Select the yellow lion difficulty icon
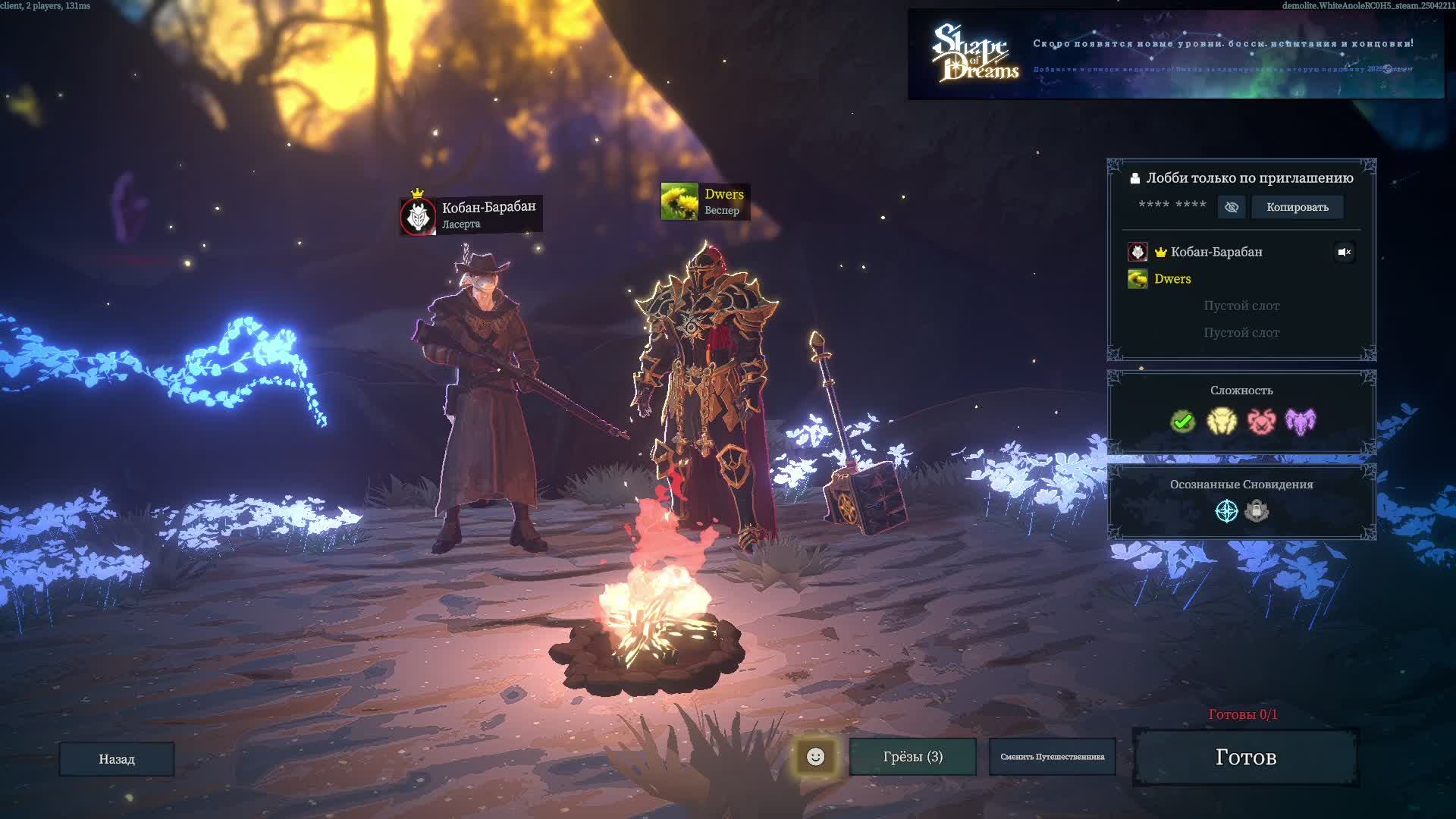The width and height of the screenshot is (1456, 819). click(x=1222, y=421)
